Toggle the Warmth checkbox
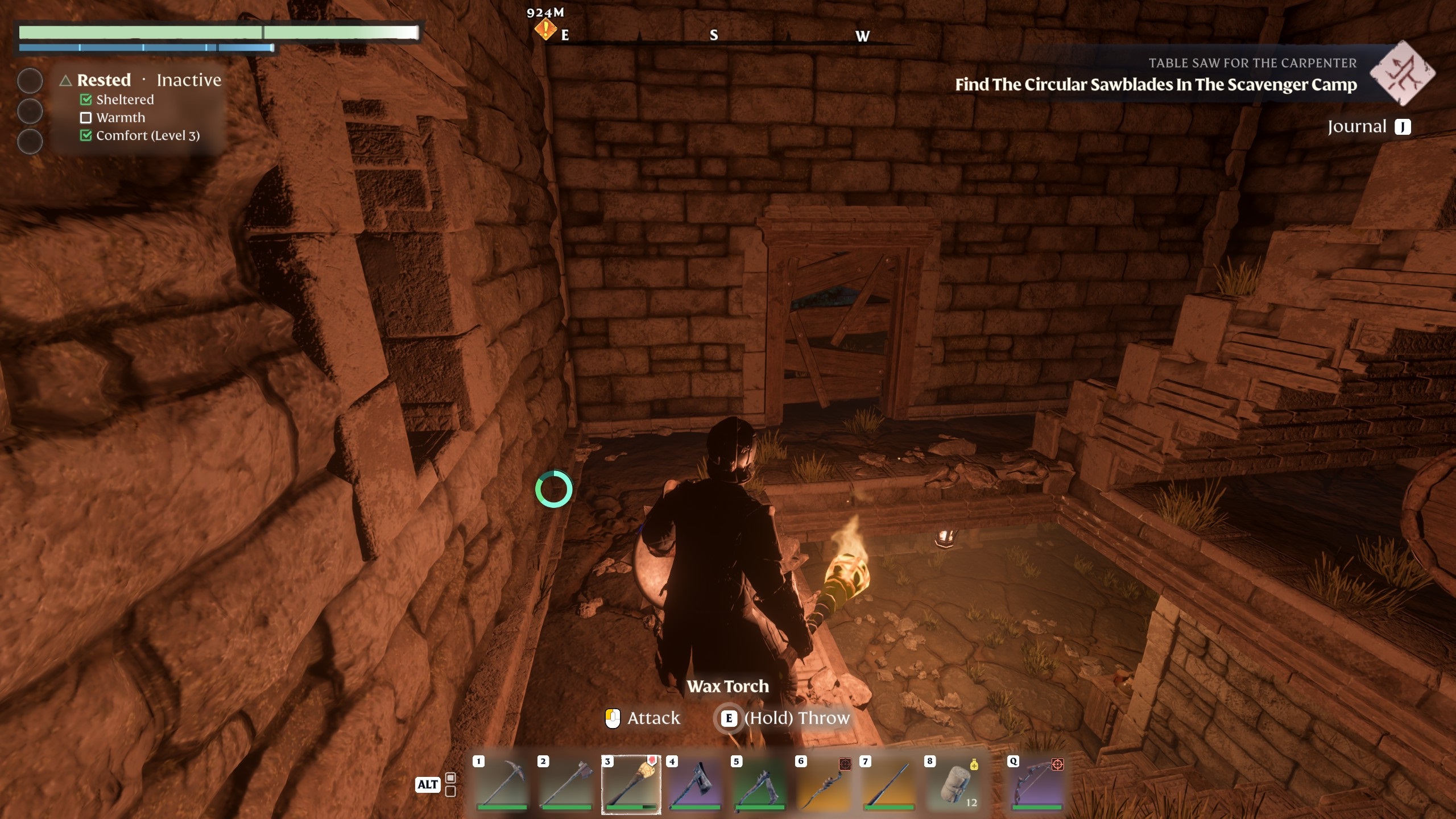 86,118
